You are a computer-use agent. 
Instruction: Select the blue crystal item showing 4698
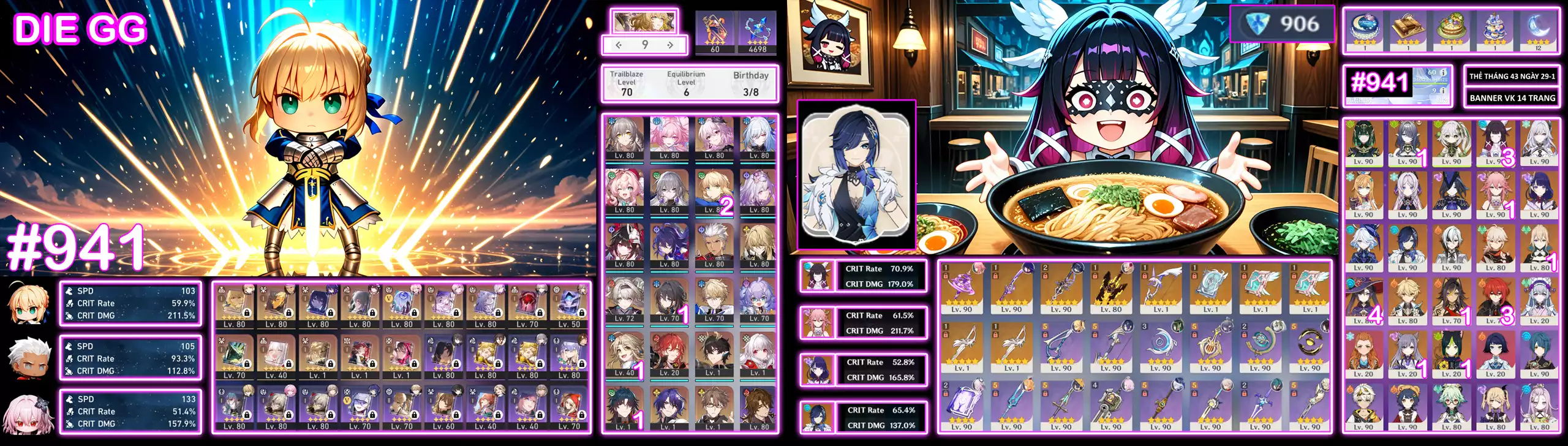758,32
